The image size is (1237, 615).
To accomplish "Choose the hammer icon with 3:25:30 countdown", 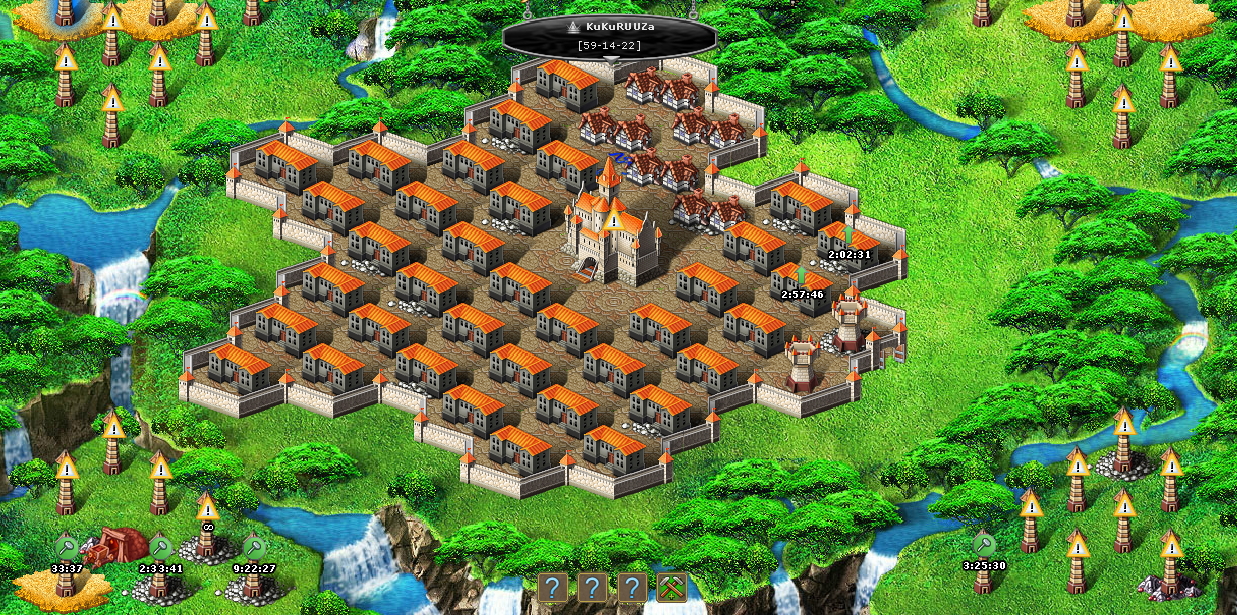I will tap(984, 544).
